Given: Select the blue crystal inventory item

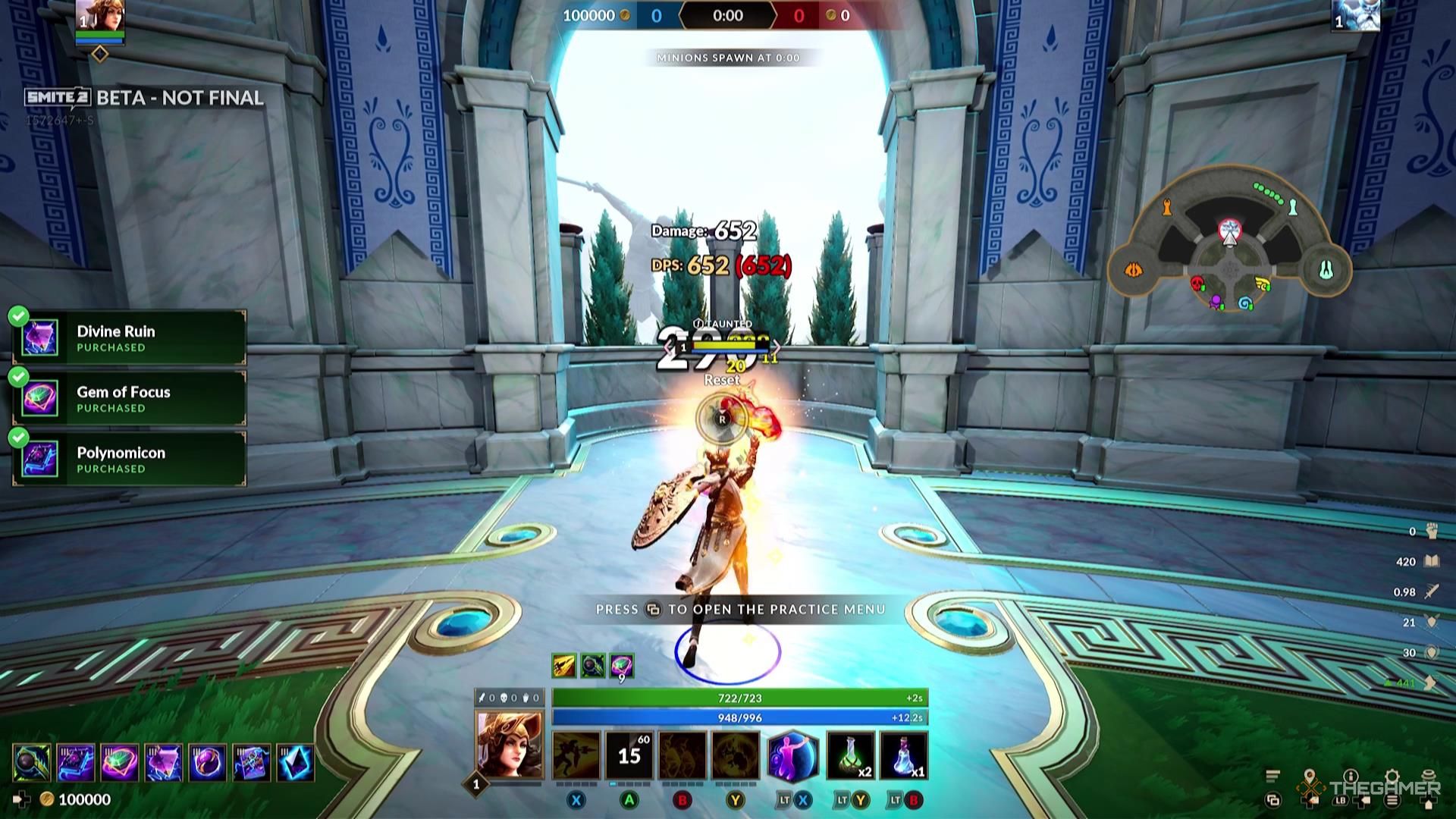Looking at the screenshot, I should click(296, 763).
